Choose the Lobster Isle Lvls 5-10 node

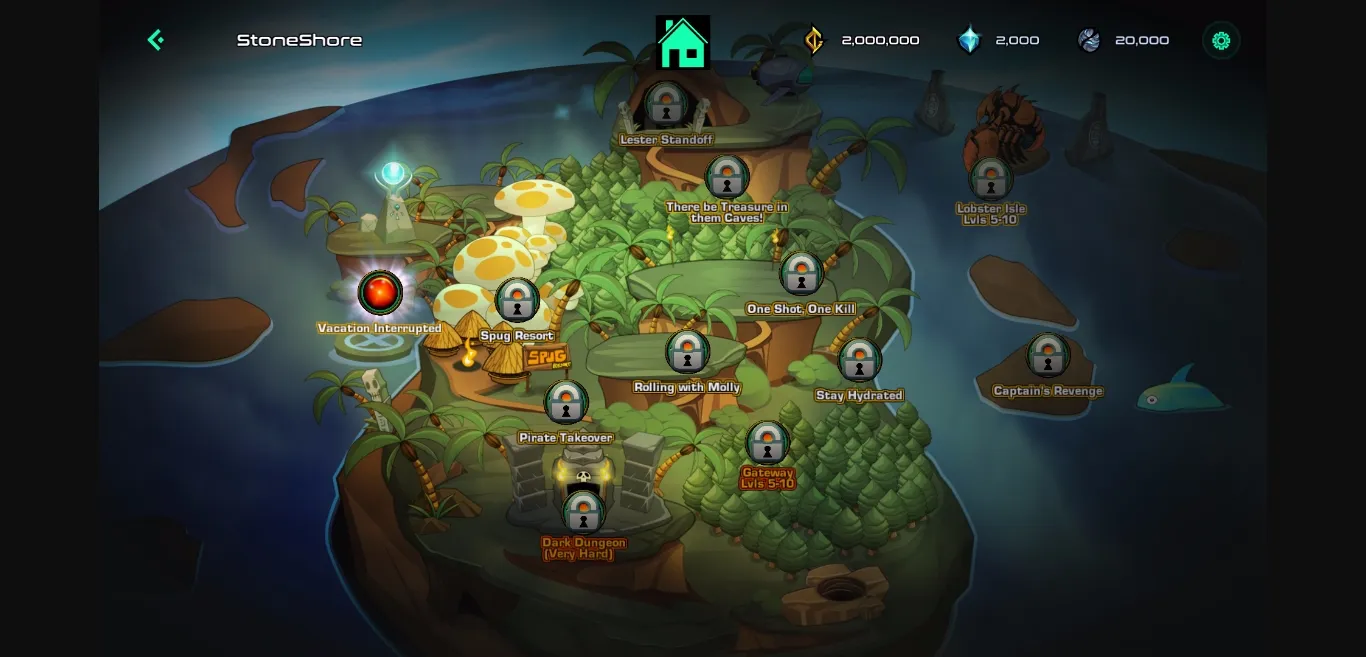pos(991,178)
